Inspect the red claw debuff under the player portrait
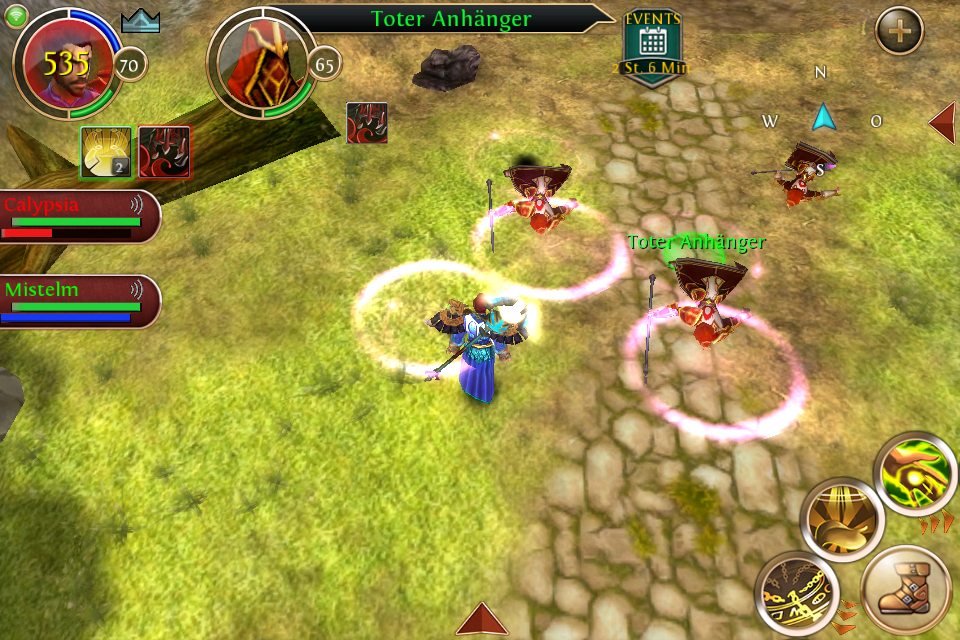This screenshot has height=640, width=960. click(x=165, y=152)
